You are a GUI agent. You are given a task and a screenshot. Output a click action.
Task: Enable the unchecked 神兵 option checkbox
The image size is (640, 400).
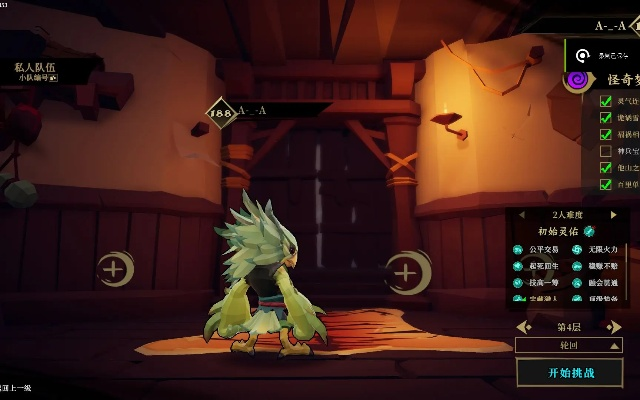pos(605,151)
